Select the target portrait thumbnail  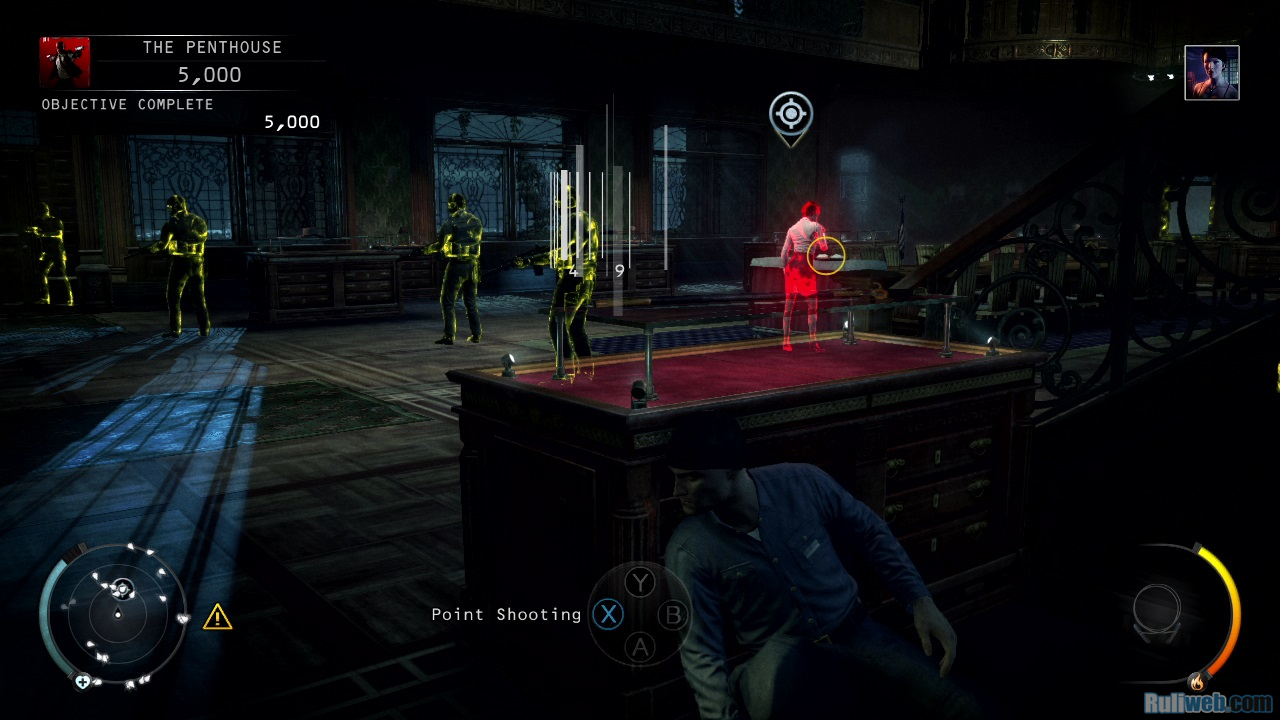(1211, 73)
